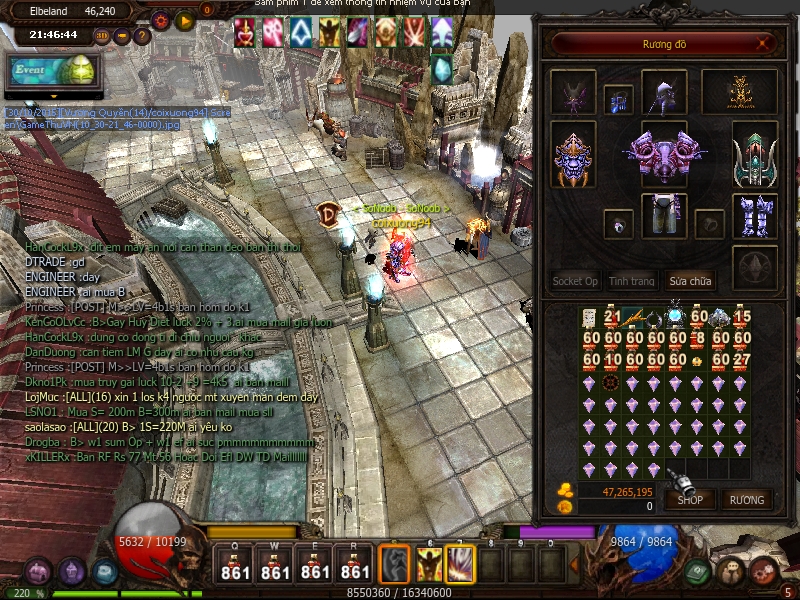Click the question mark help button
This screenshot has height=600, width=800.
tap(141, 36)
